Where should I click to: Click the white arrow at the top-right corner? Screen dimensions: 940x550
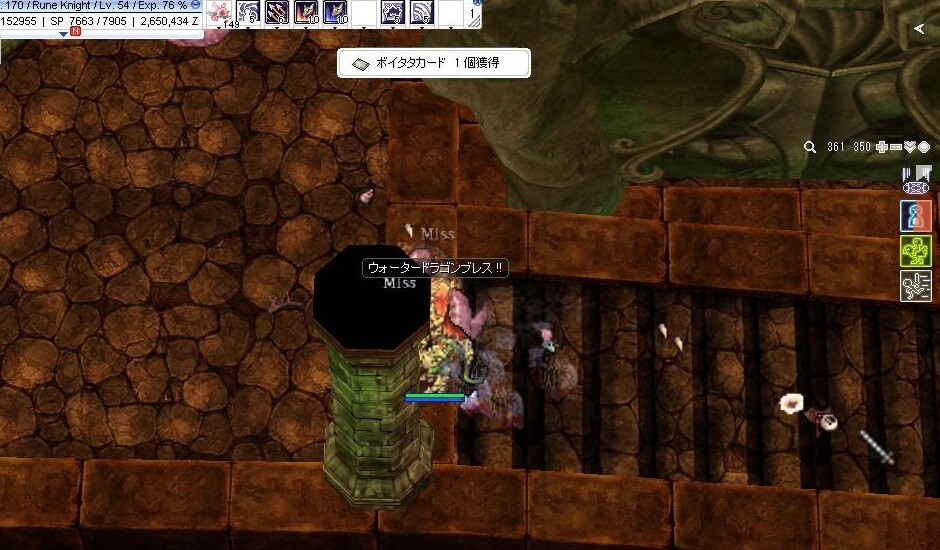pos(919,30)
